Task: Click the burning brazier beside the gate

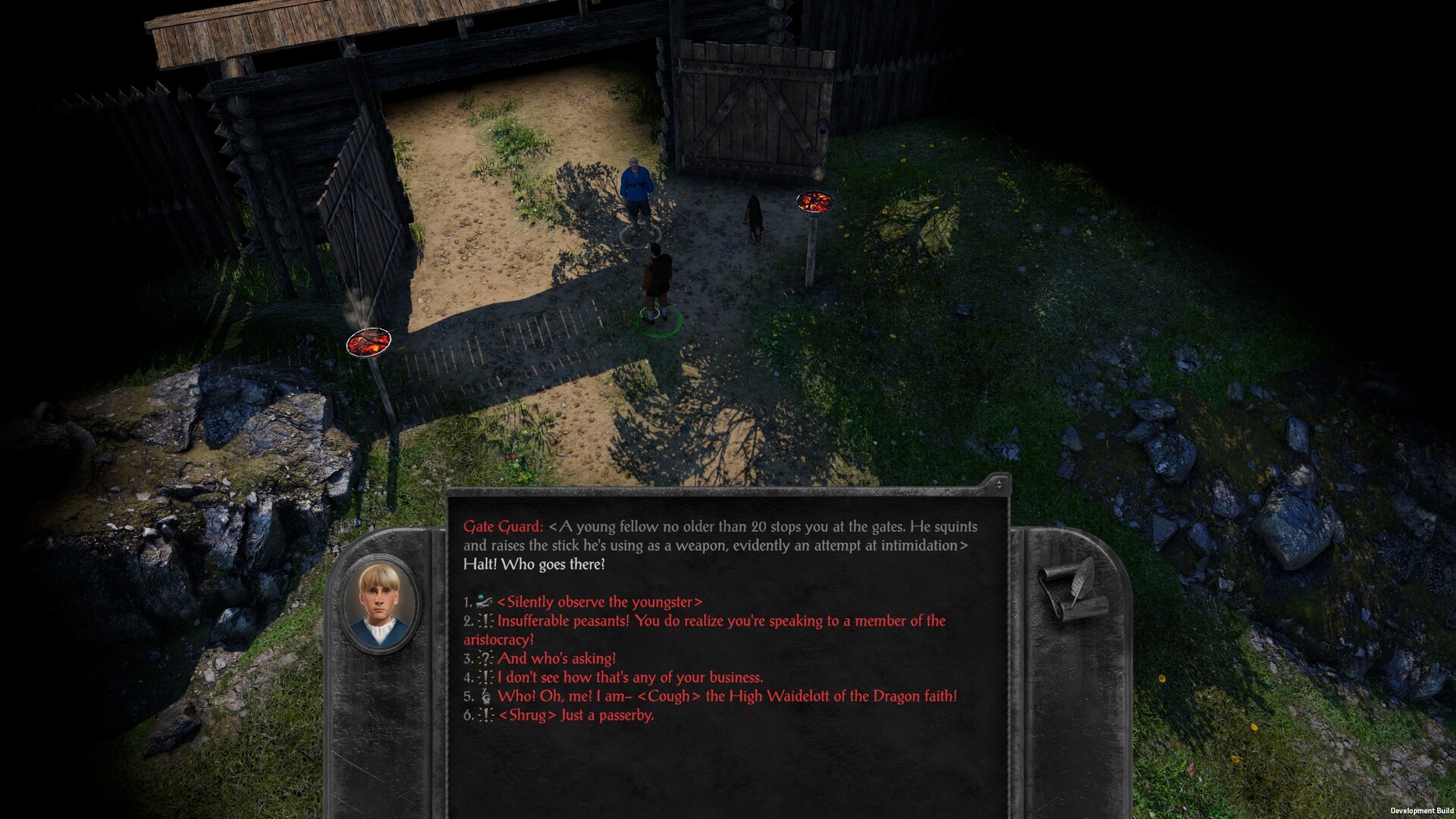Action: pos(815,202)
